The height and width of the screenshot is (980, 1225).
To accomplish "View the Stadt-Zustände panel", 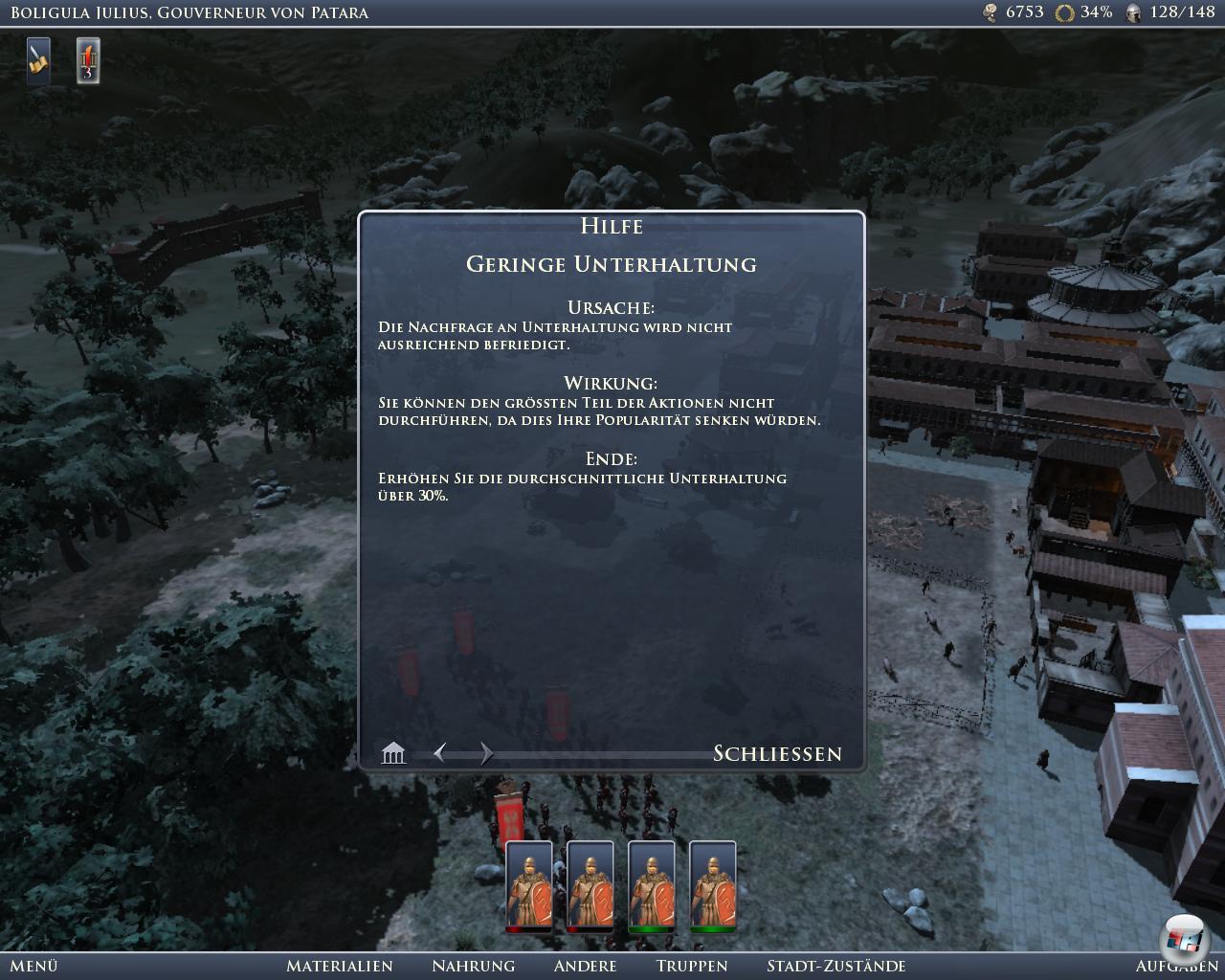I will pos(835,966).
